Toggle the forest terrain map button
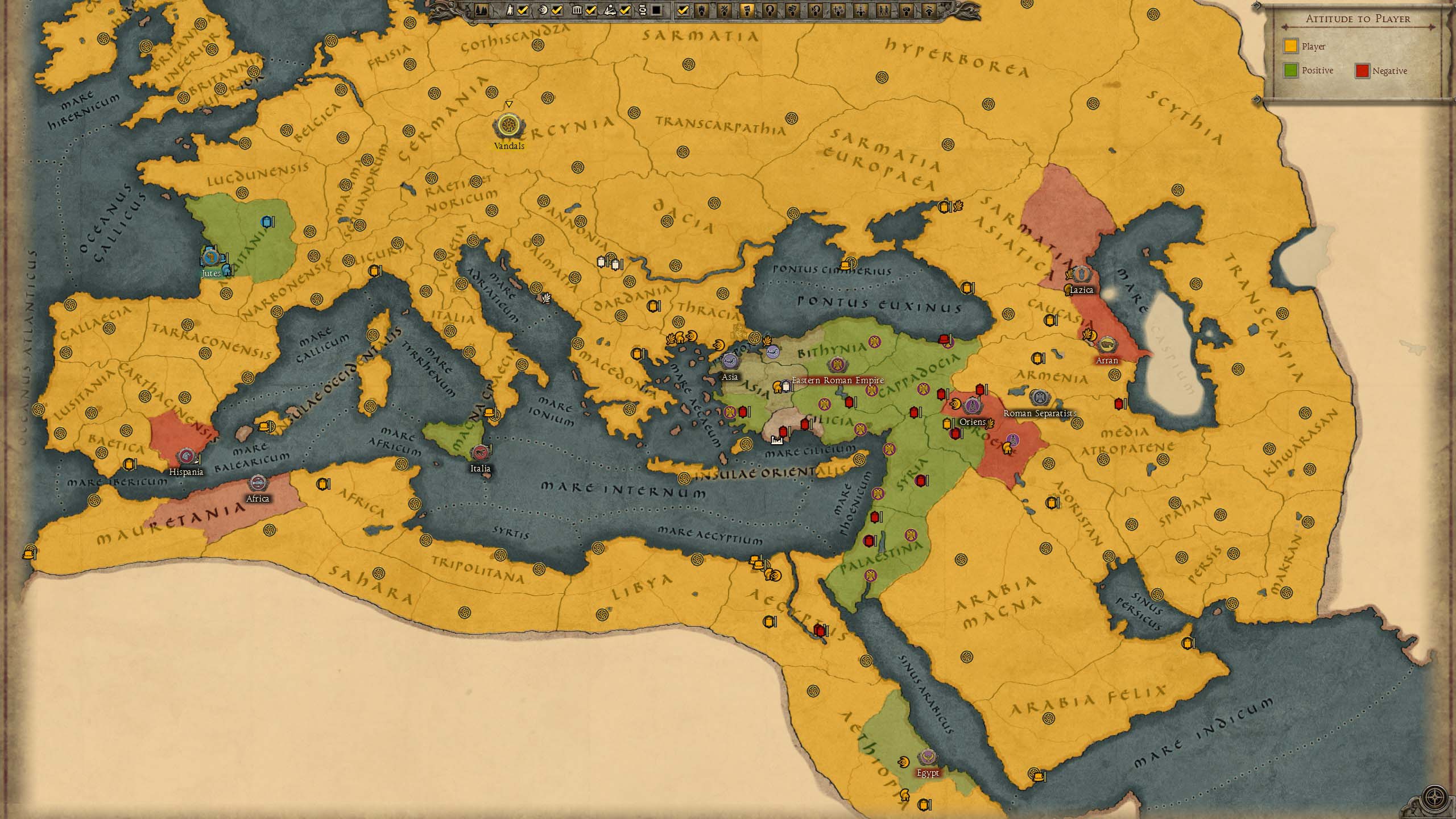This screenshot has height=819, width=1456. (x=481, y=10)
